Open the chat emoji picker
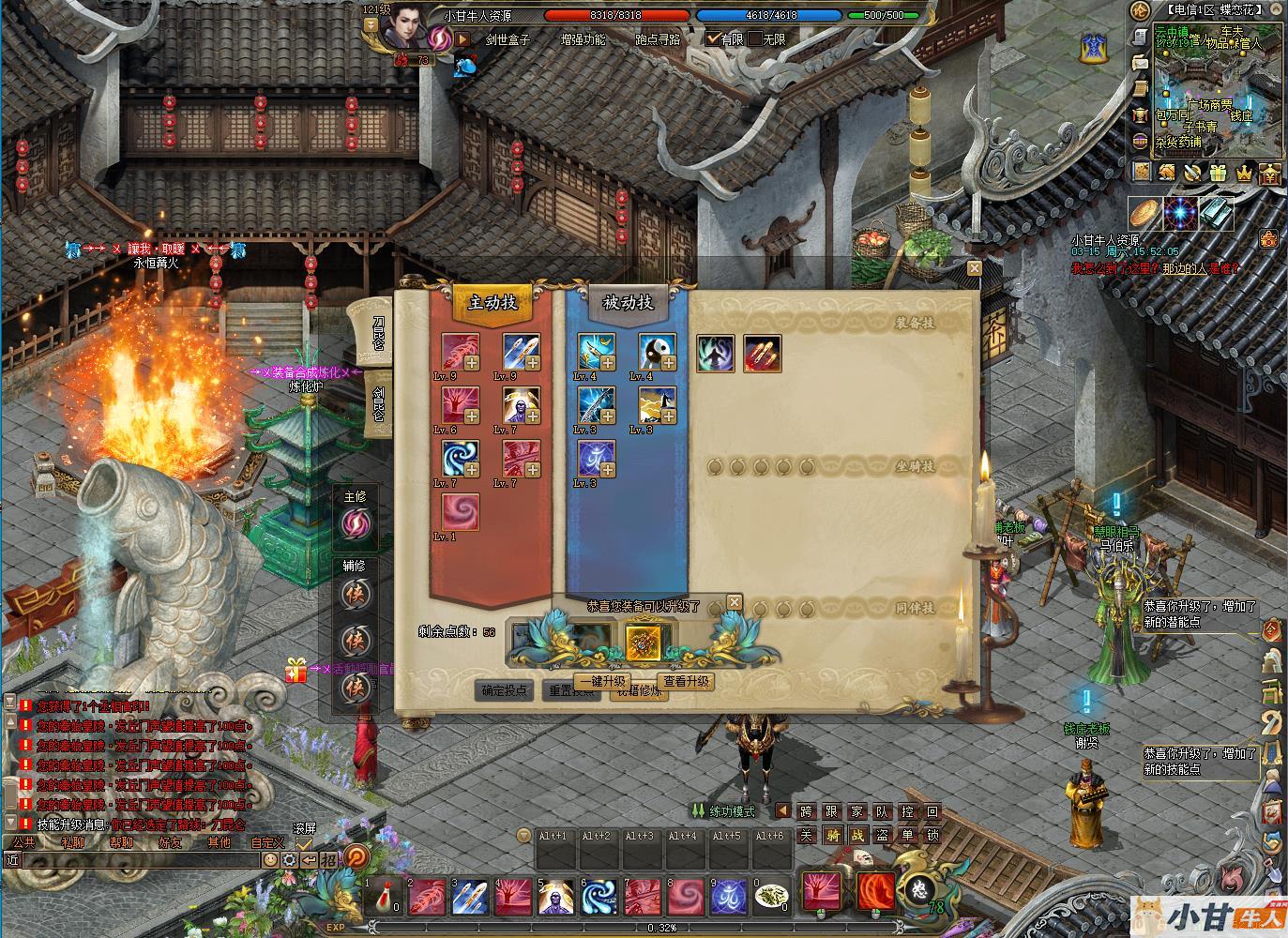Viewport: 1288px width, 938px height. pyautogui.click(x=270, y=859)
